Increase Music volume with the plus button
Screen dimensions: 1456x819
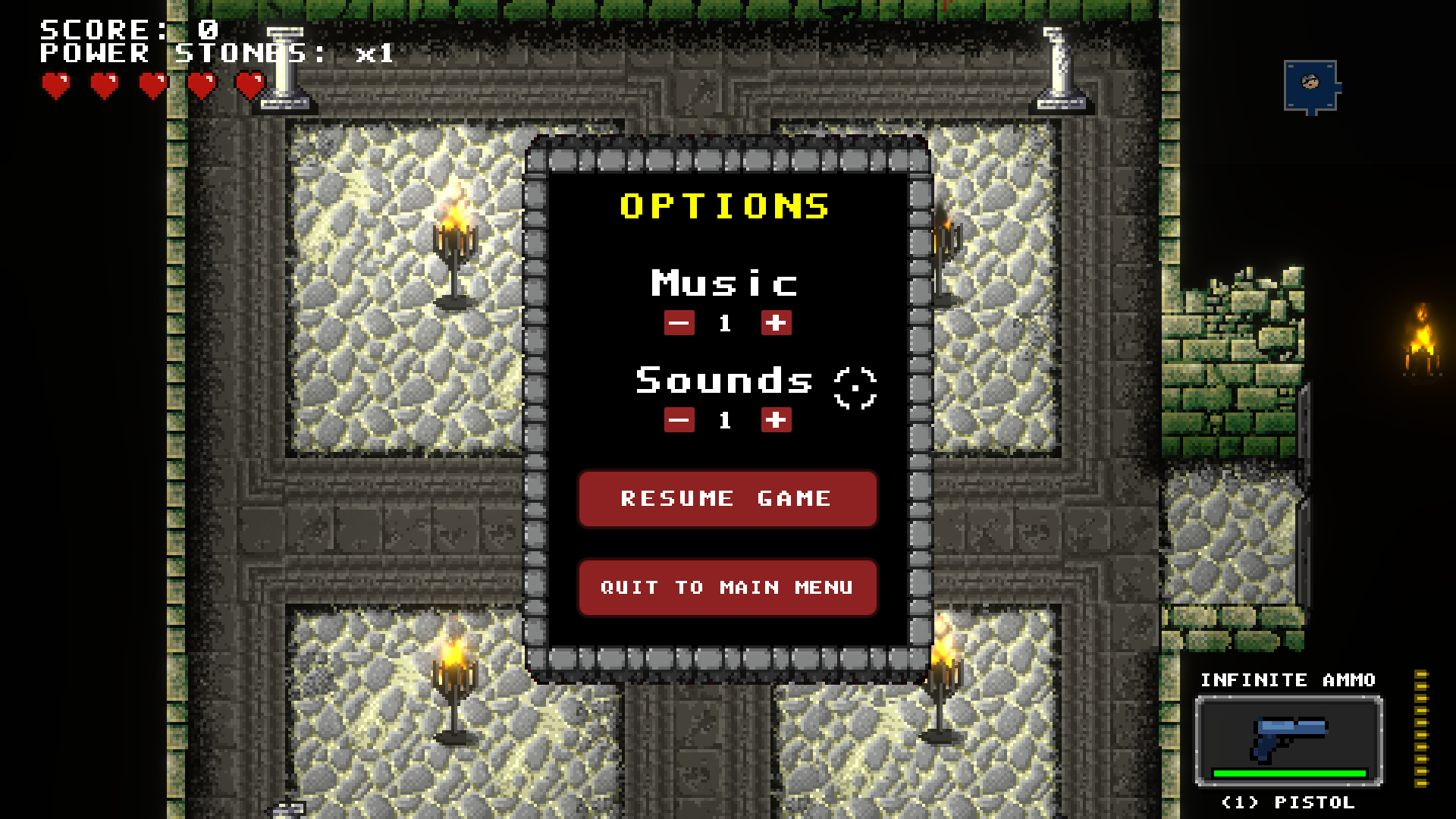point(775,324)
